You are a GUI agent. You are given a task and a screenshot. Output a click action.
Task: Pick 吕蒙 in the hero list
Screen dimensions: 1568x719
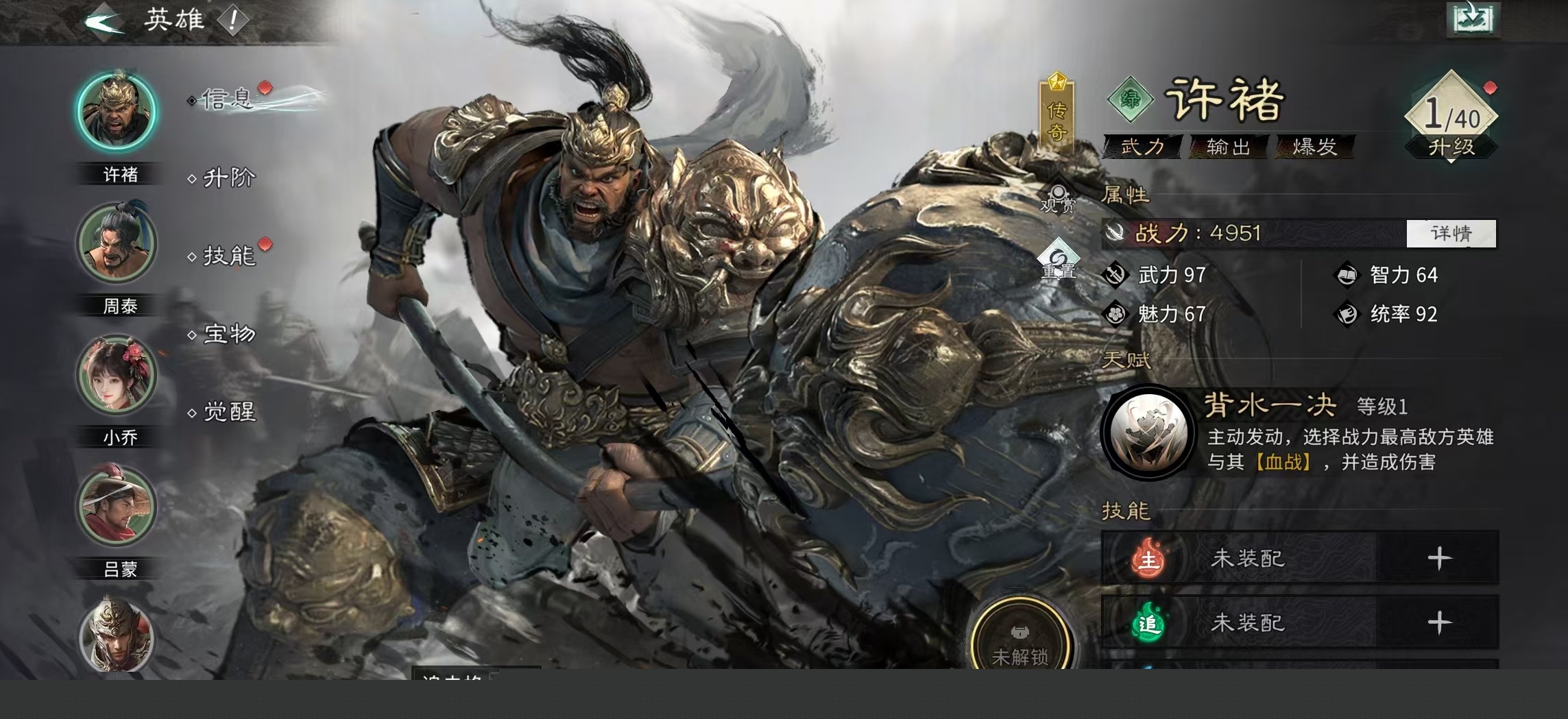[117, 507]
